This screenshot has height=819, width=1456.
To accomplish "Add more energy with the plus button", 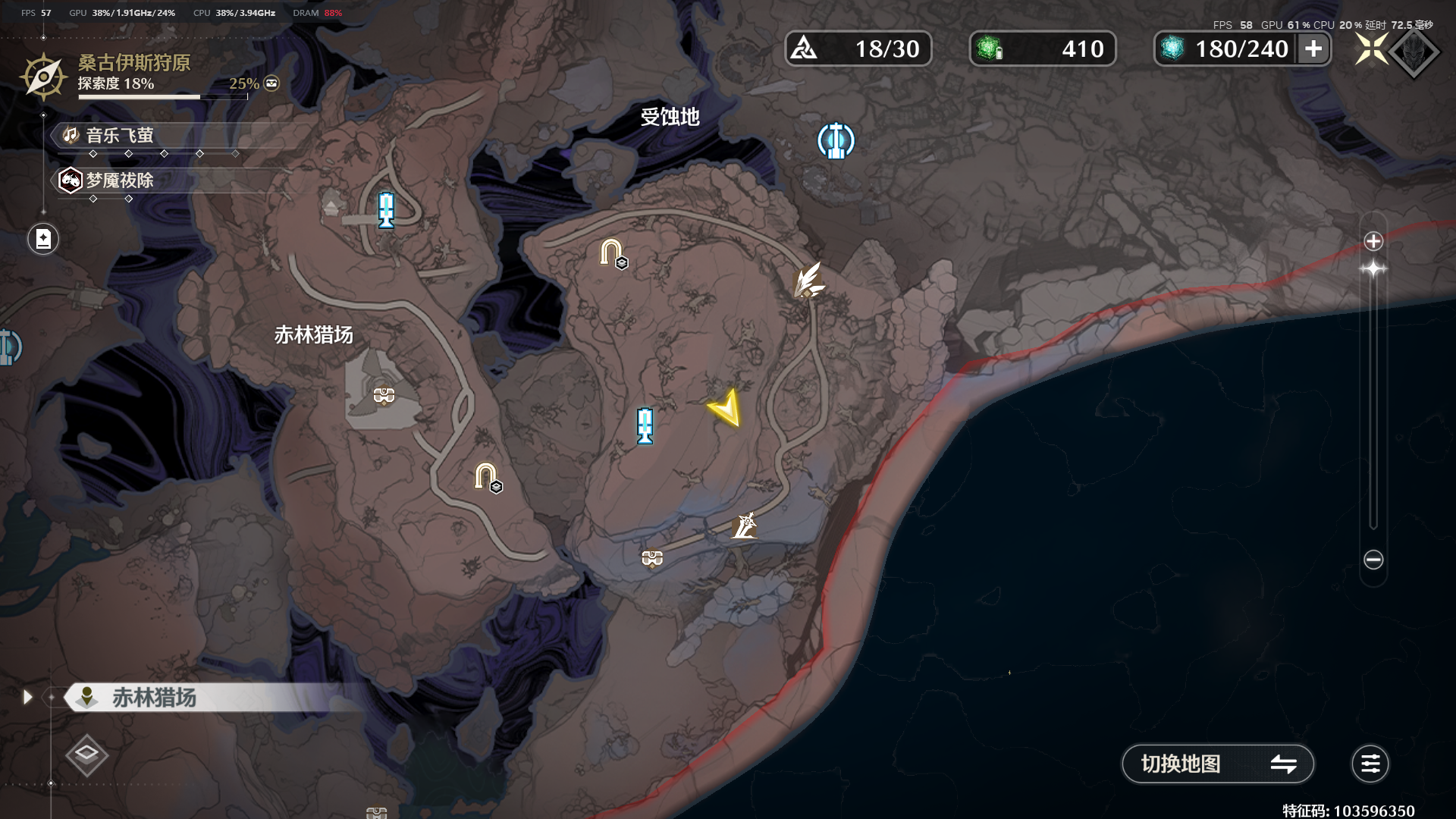I will pos(1313,49).
